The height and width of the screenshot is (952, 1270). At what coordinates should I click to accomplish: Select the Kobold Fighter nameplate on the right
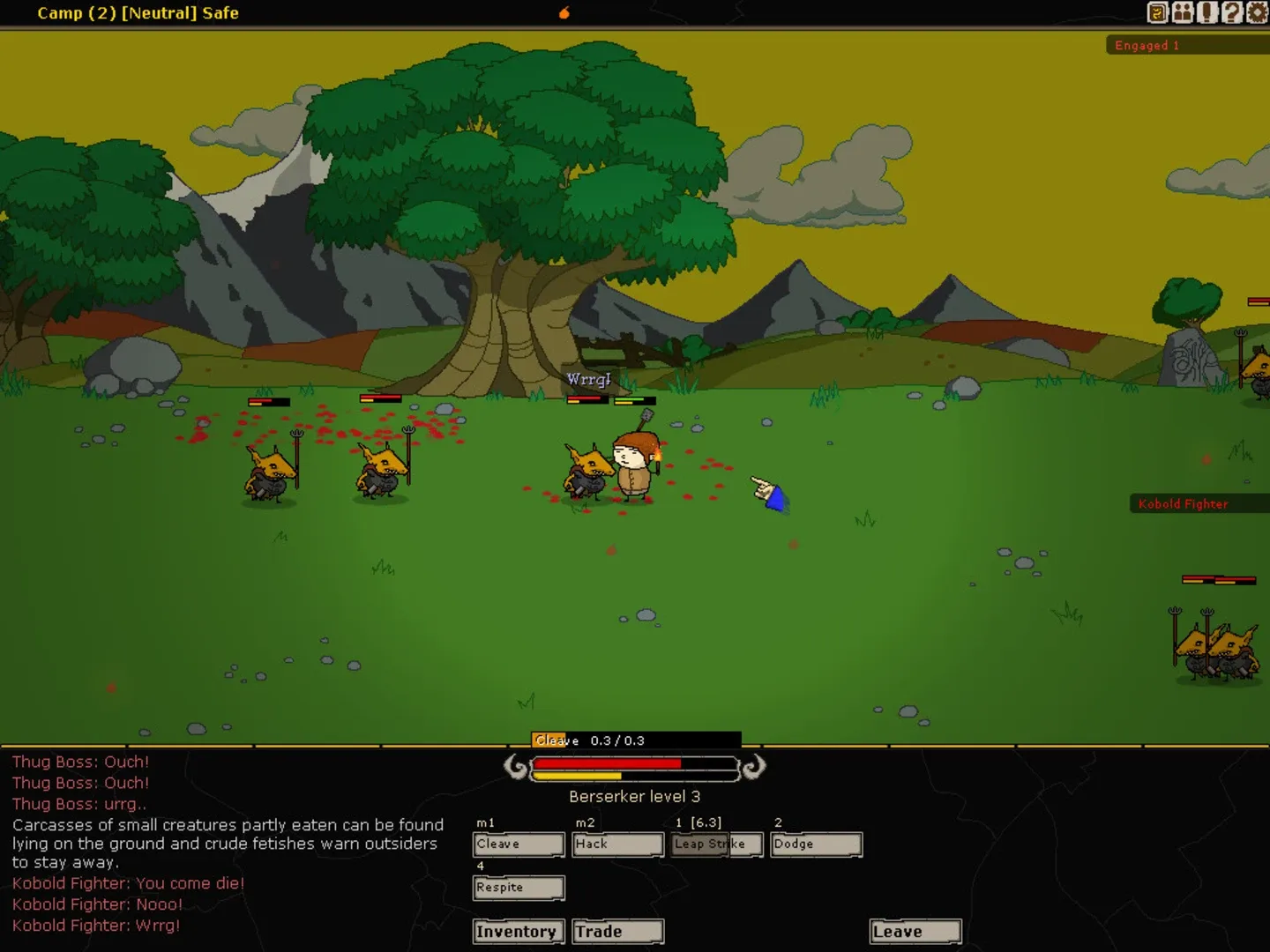pyautogui.click(x=1183, y=503)
